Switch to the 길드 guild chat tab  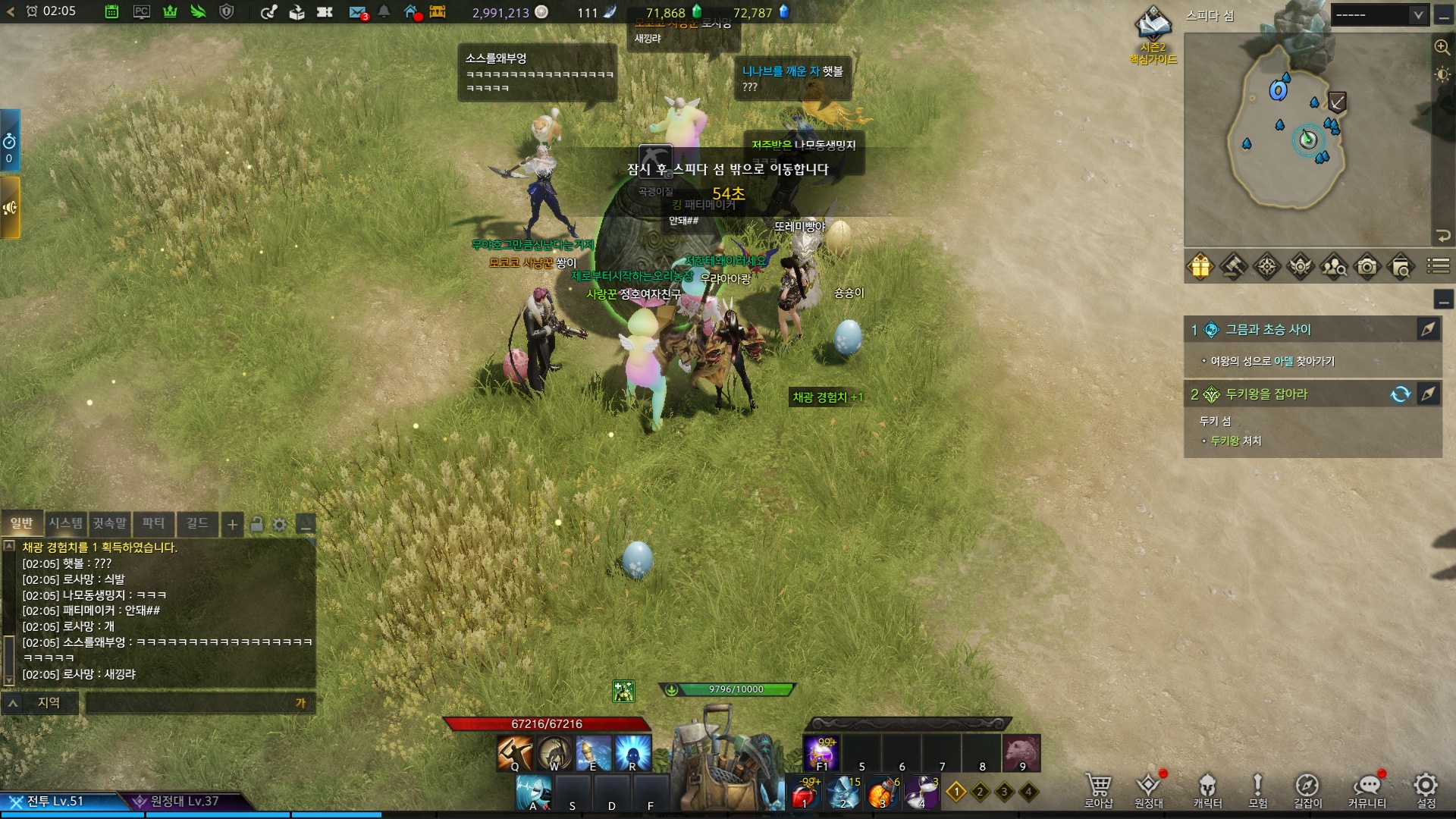(197, 523)
